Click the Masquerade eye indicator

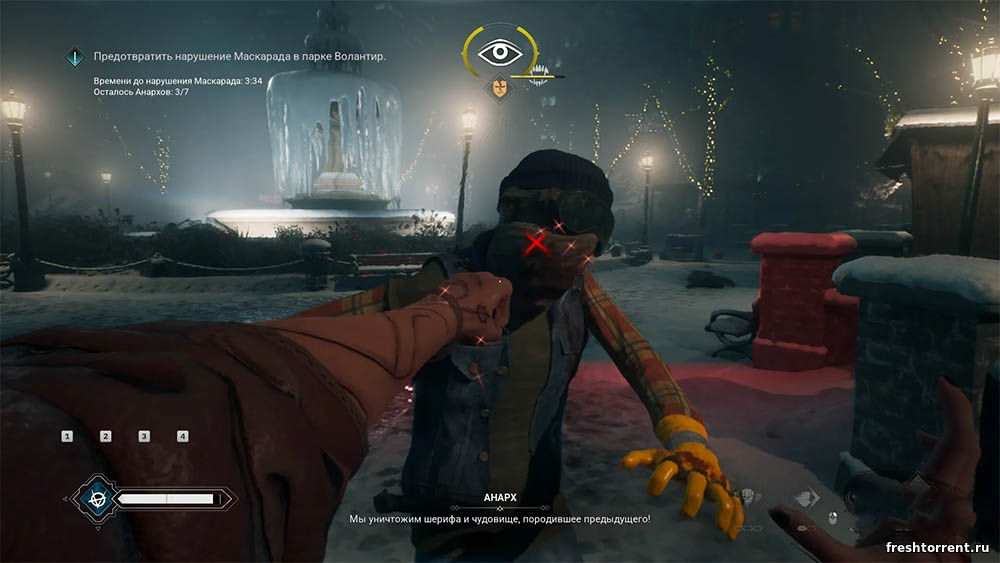501,52
